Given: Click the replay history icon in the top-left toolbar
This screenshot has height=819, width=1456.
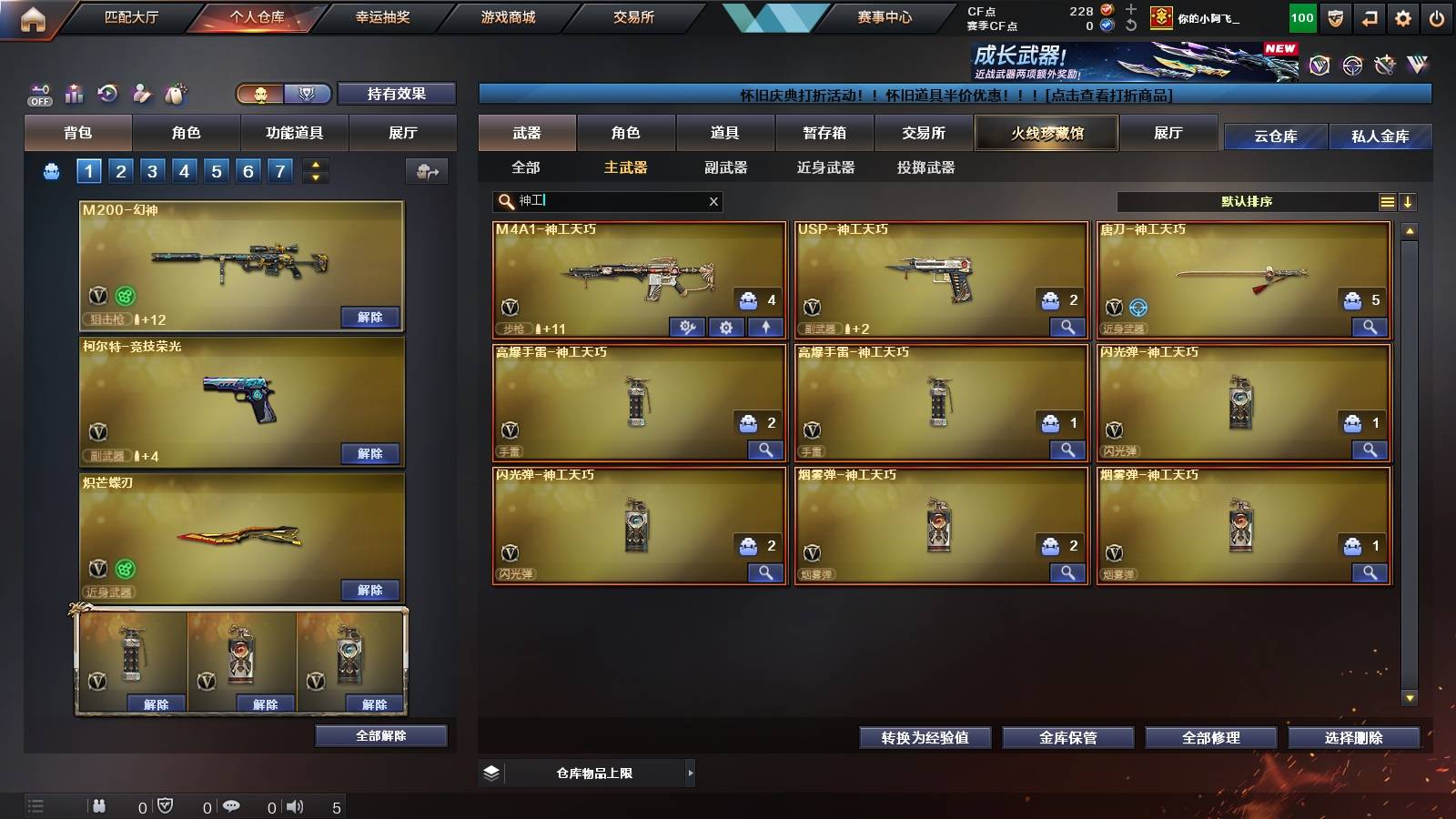Looking at the screenshot, I should click(x=107, y=94).
